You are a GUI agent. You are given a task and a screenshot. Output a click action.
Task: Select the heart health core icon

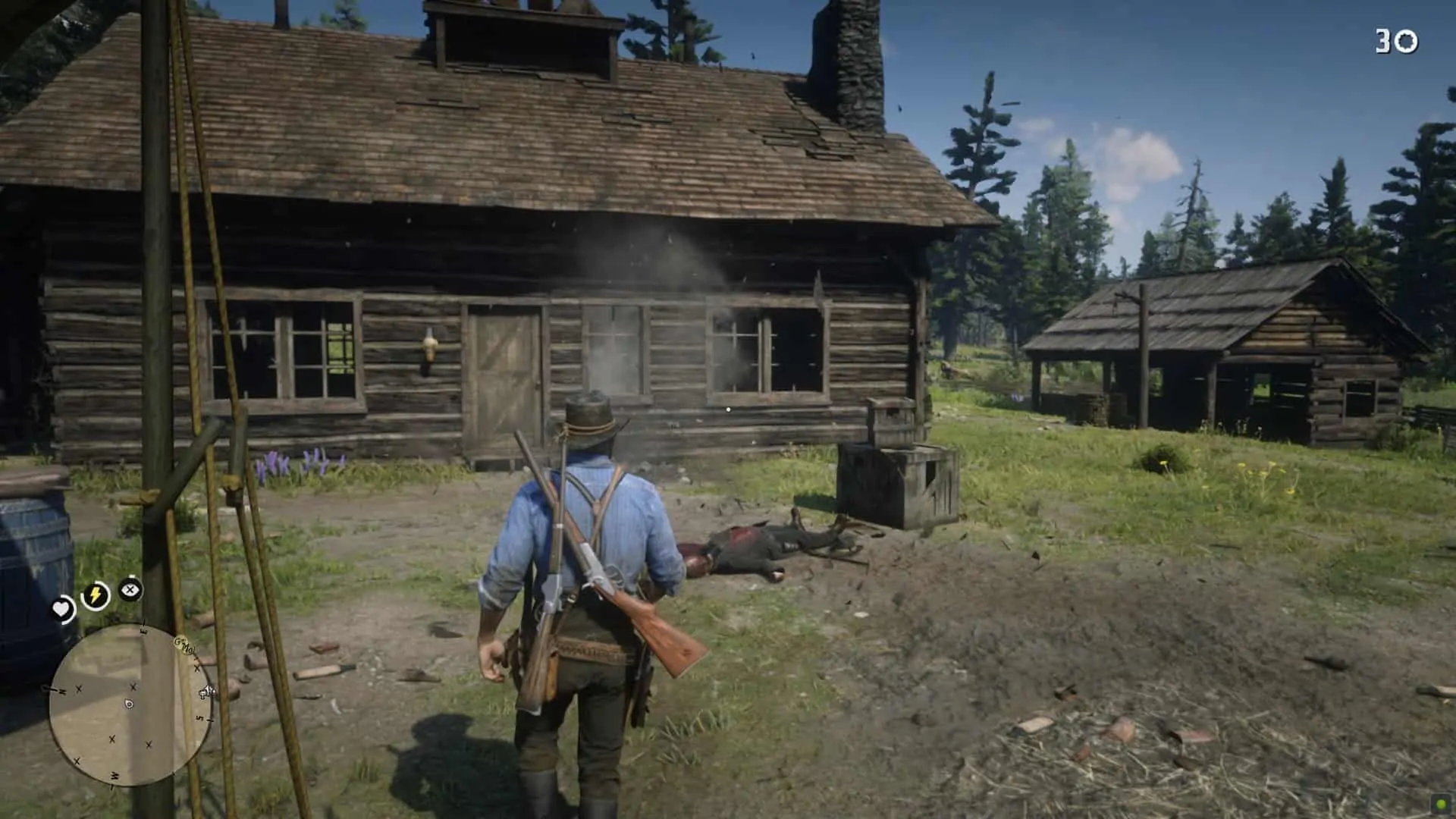pos(61,608)
